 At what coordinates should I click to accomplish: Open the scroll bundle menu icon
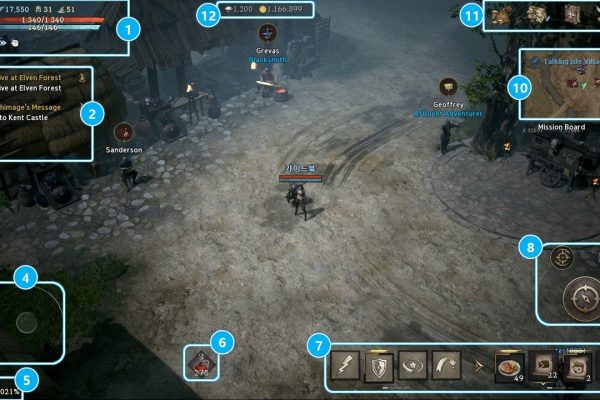(x=537, y=14)
